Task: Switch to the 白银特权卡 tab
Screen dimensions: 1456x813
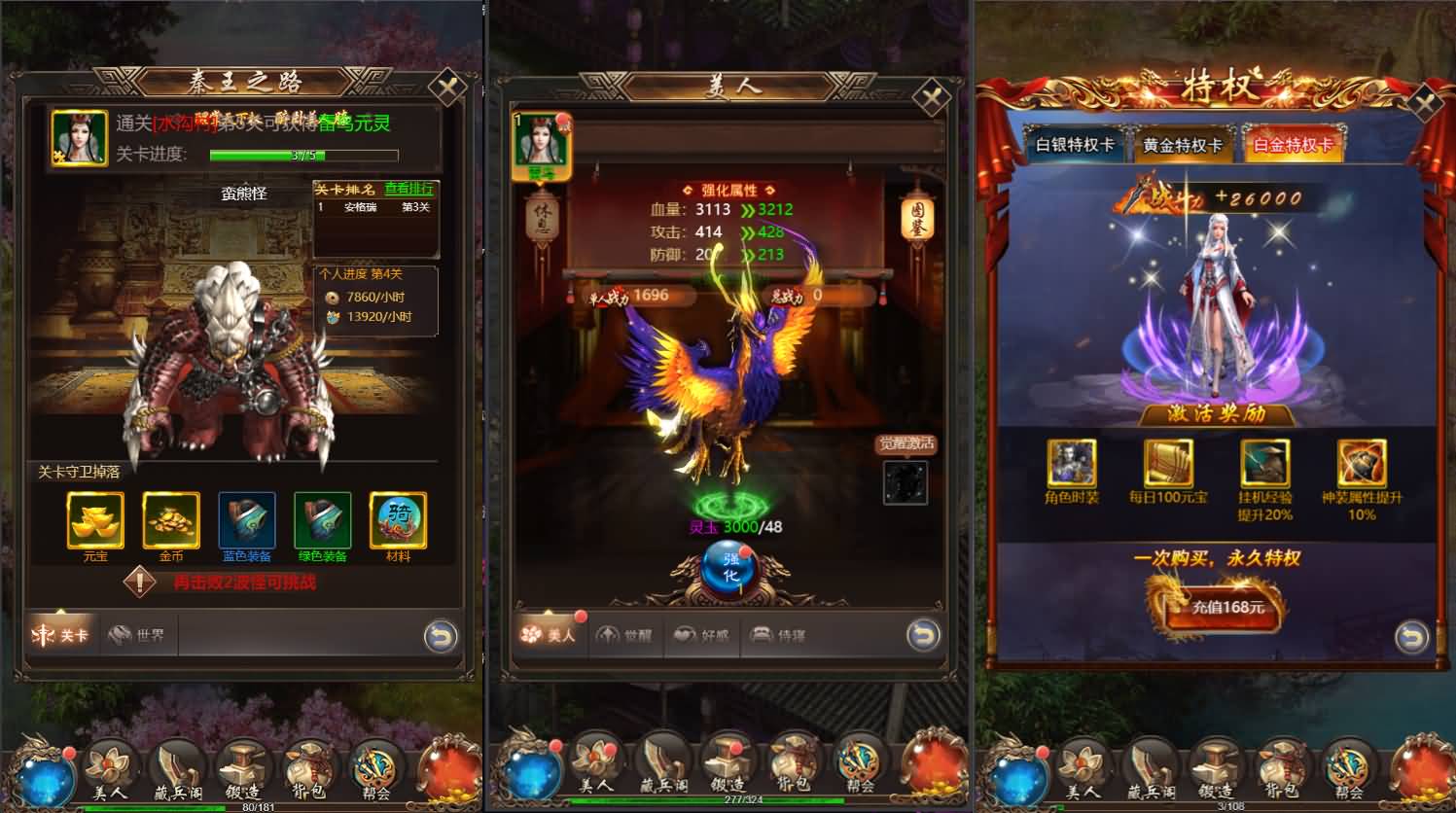Action: (x=1075, y=145)
